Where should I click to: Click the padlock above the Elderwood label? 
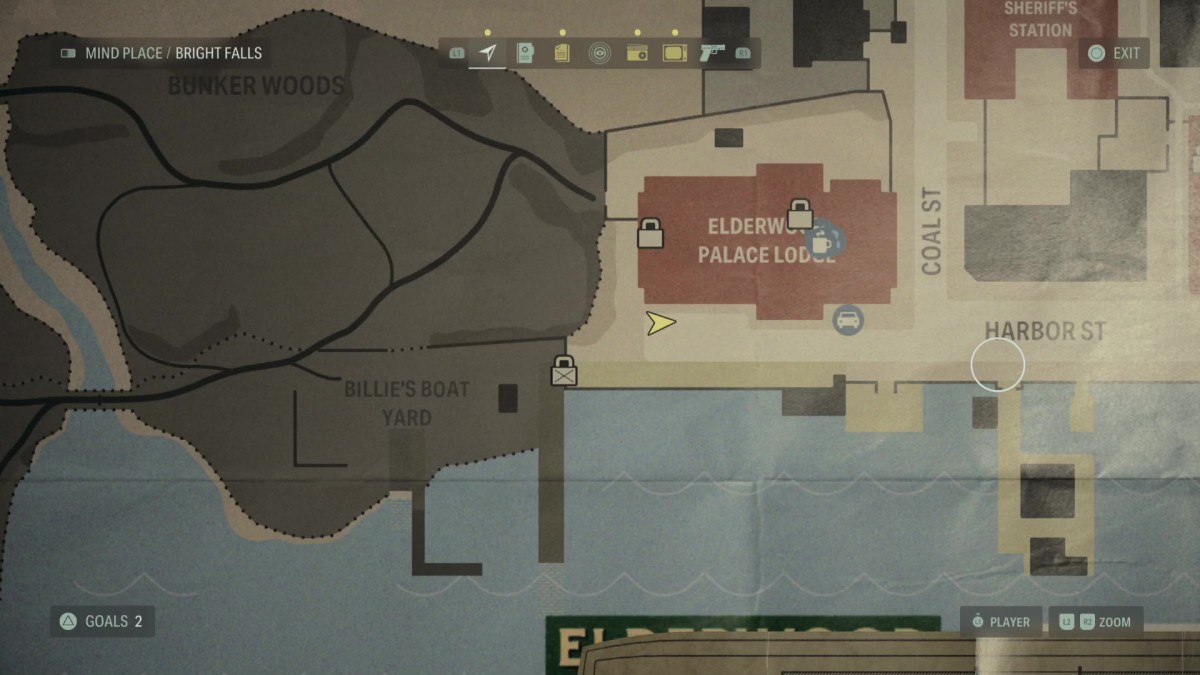[799, 213]
